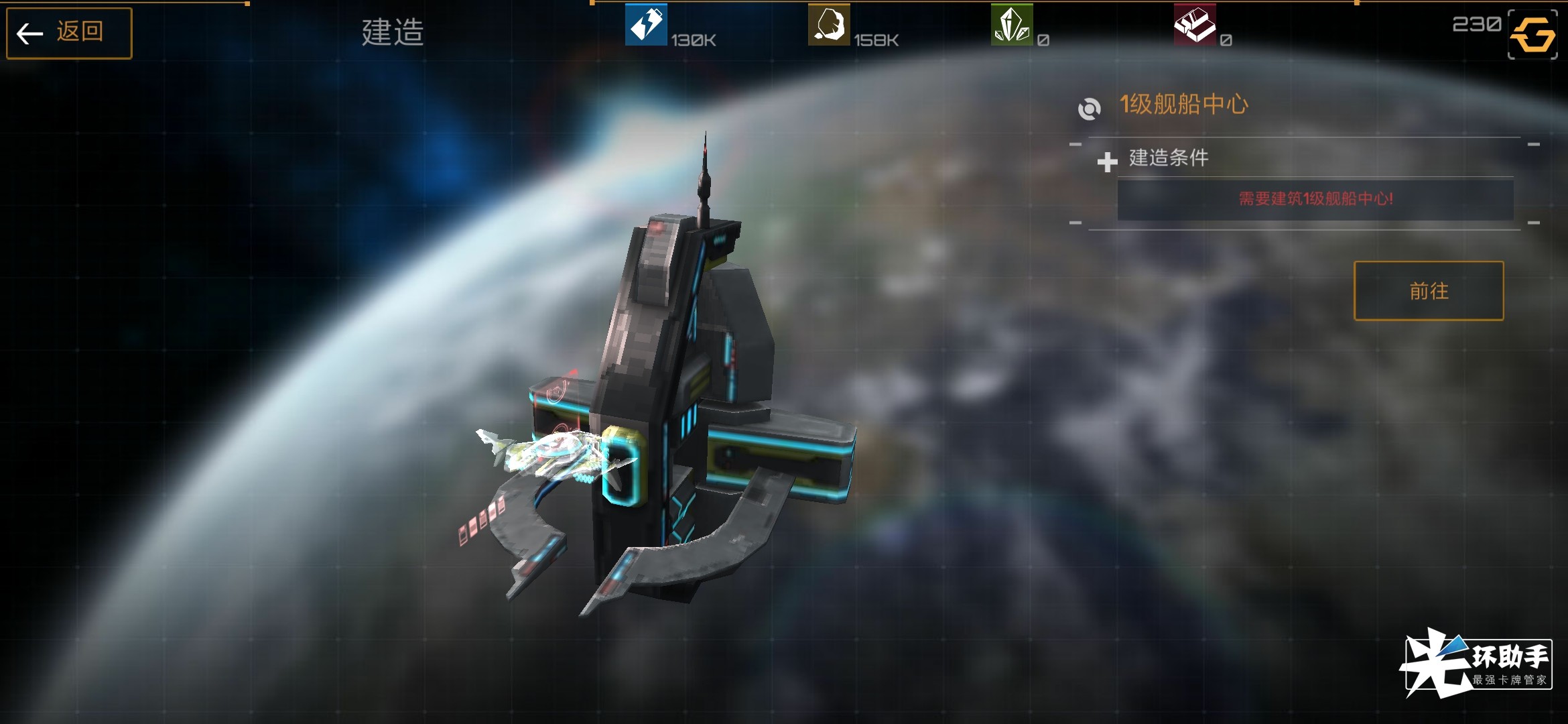1568x724 pixels.
Task: Expand the 建造条件 plus sign
Action: pos(1107,162)
